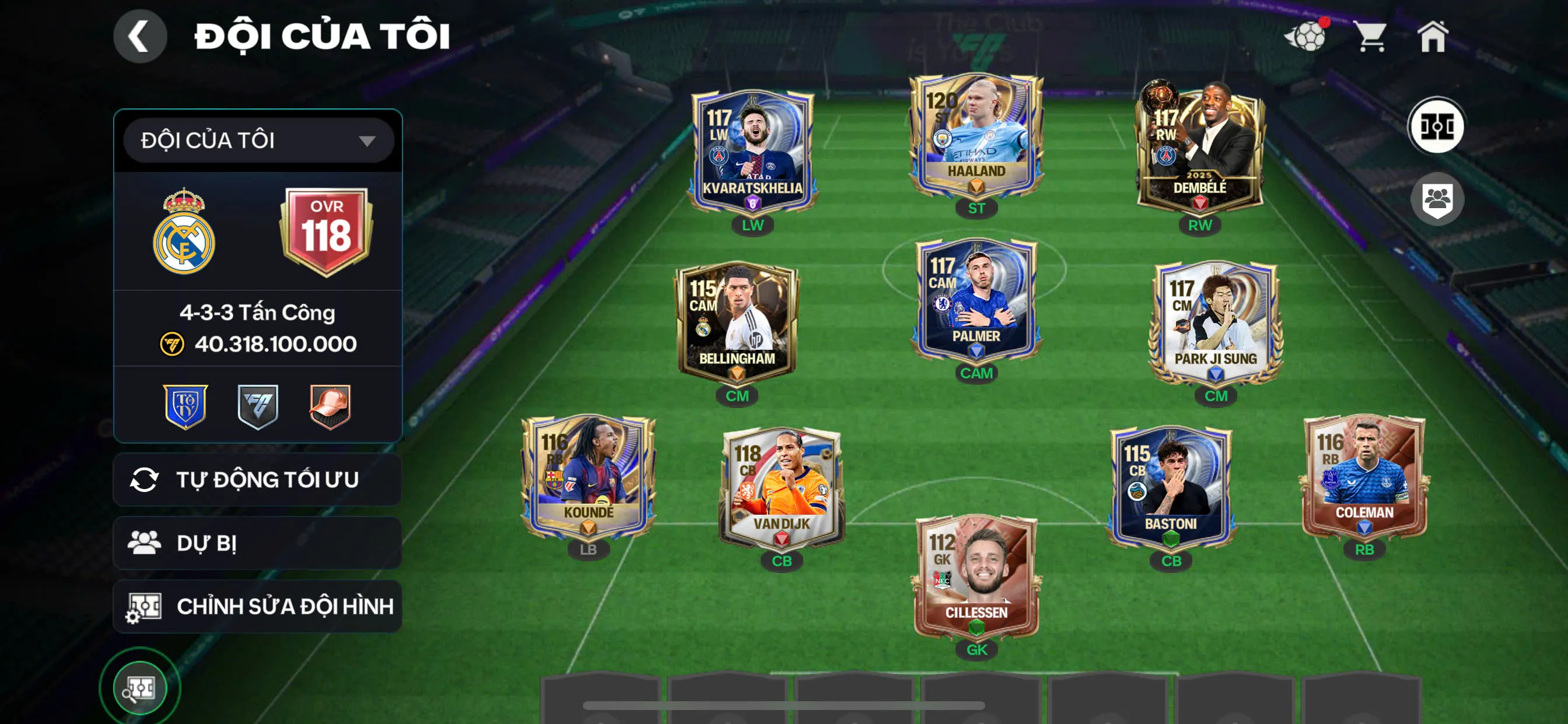Open the ĐỘI CỦA TÔI squad dropdown
The height and width of the screenshot is (724, 1568).
[258, 140]
